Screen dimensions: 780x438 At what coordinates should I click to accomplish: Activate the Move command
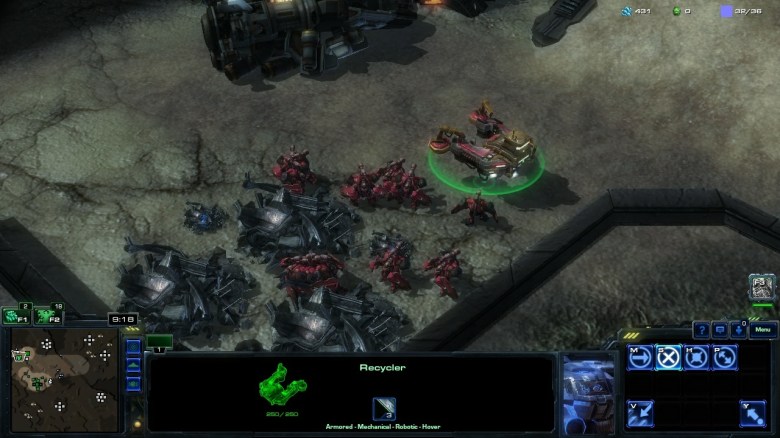coord(641,357)
